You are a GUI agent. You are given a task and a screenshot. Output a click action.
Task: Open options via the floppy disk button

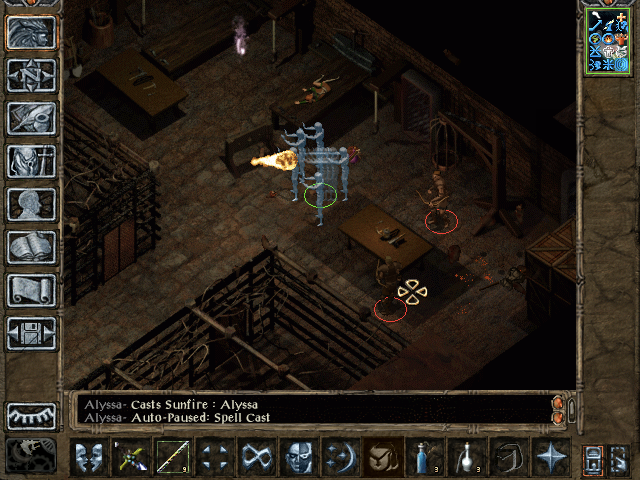pos(32,333)
